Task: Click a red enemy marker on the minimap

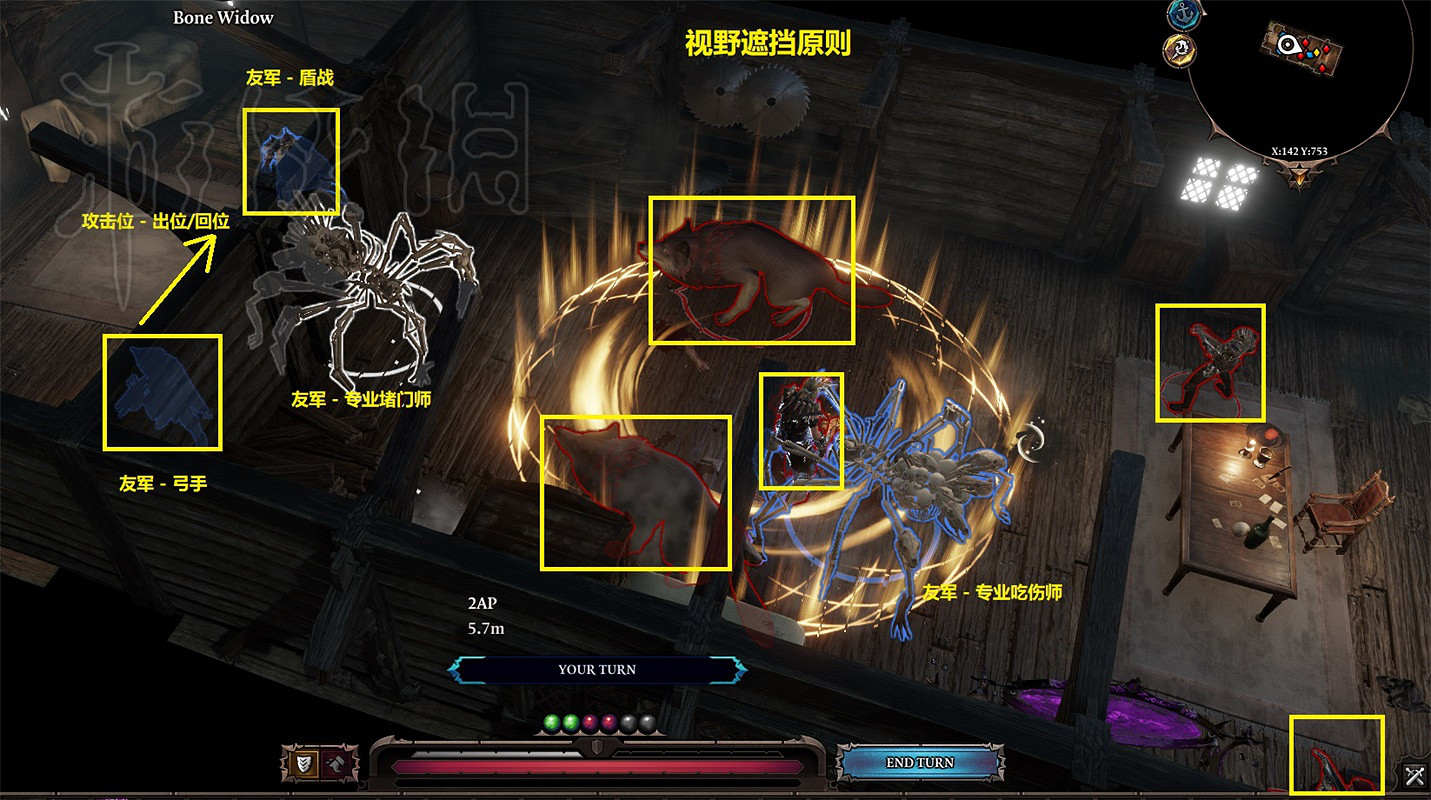Action: click(x=1305, y=44)
